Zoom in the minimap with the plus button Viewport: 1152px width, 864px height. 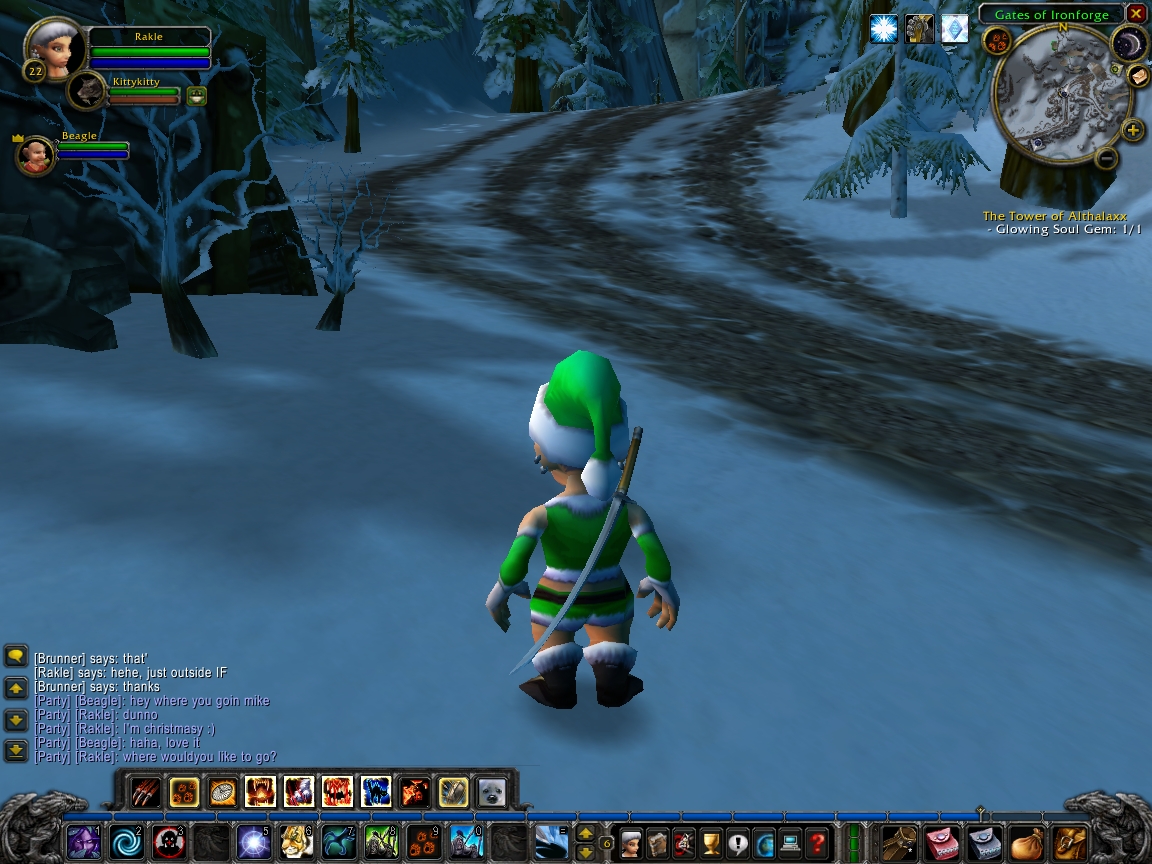tap(1133, 130)
